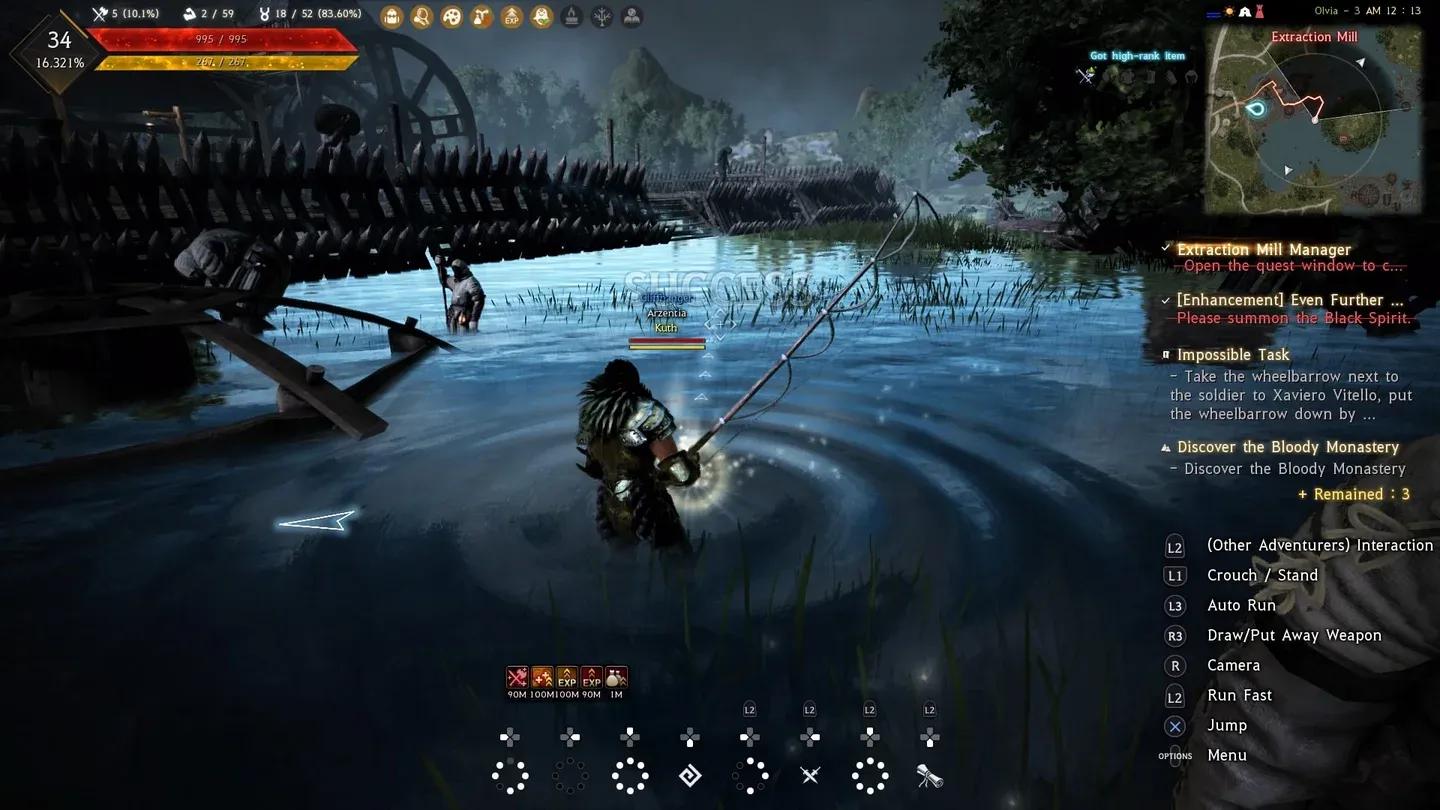
Task: Open the square spiral quick slot
Action: 690,775
